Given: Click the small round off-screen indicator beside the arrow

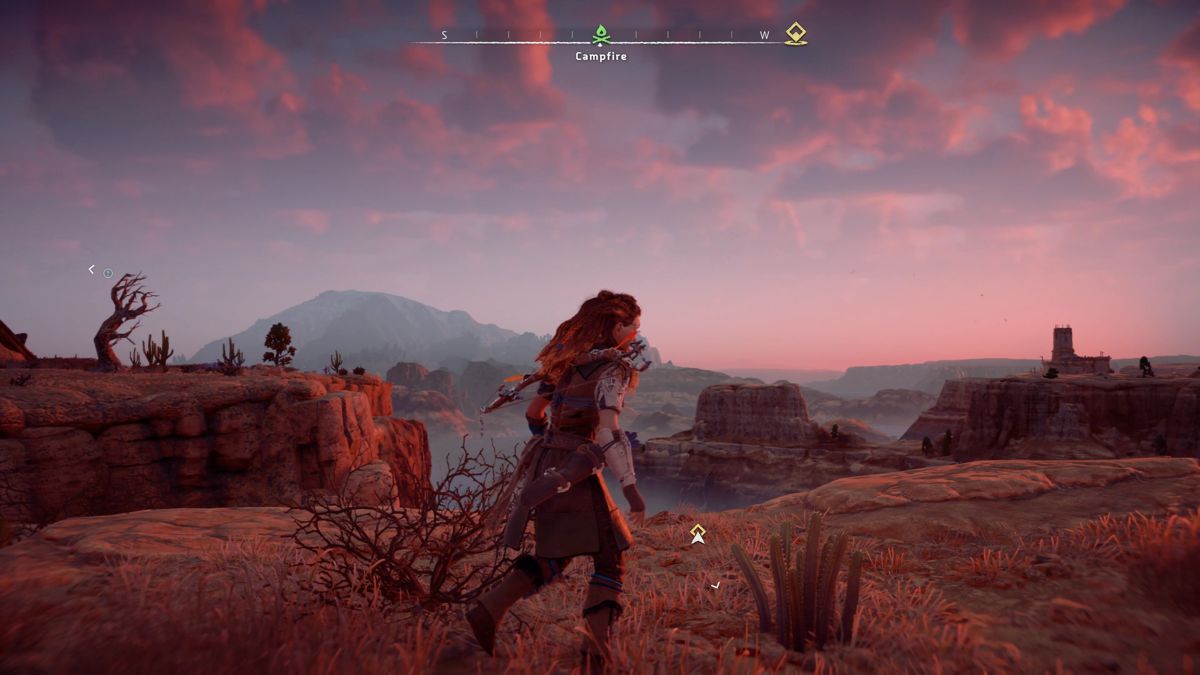Looking at the screenshot, I should tap(108, 273).
